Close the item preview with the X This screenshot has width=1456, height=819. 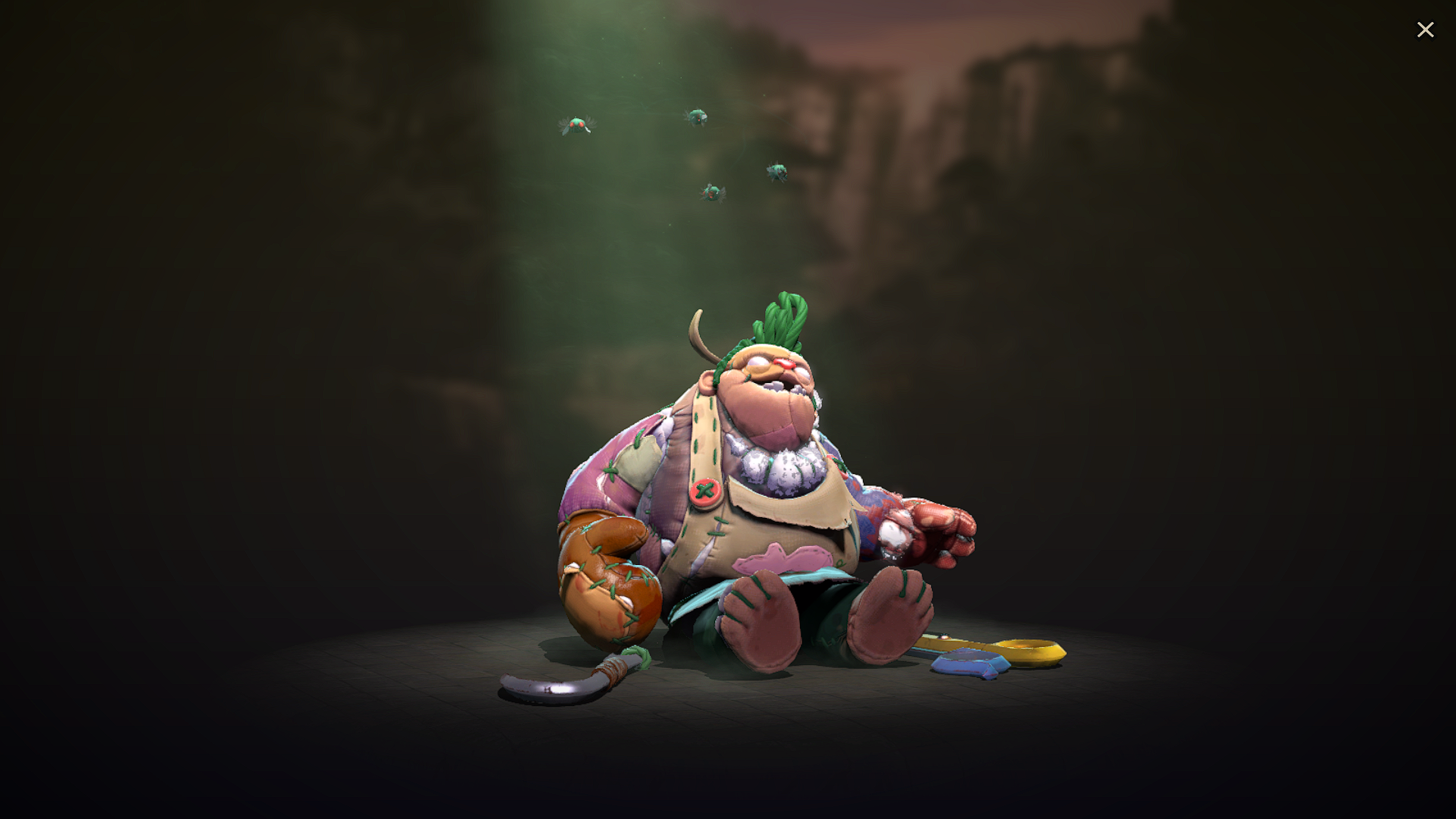(1426, 29)
